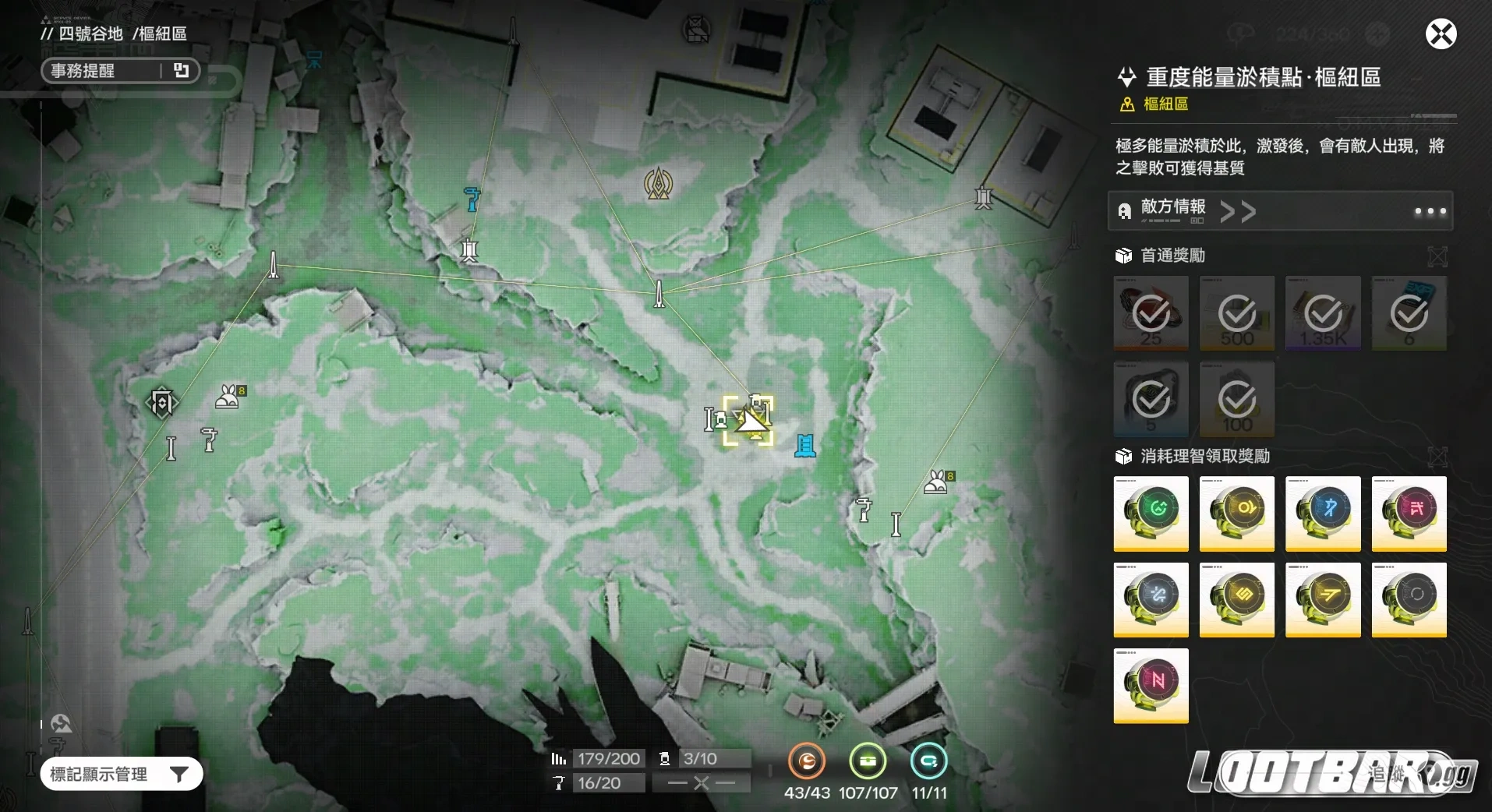Expand the 消耗理智領取獎勵 reward list
This screenshot has height=812, width=1492.
pyautogui.click(x=1437, y=457)
